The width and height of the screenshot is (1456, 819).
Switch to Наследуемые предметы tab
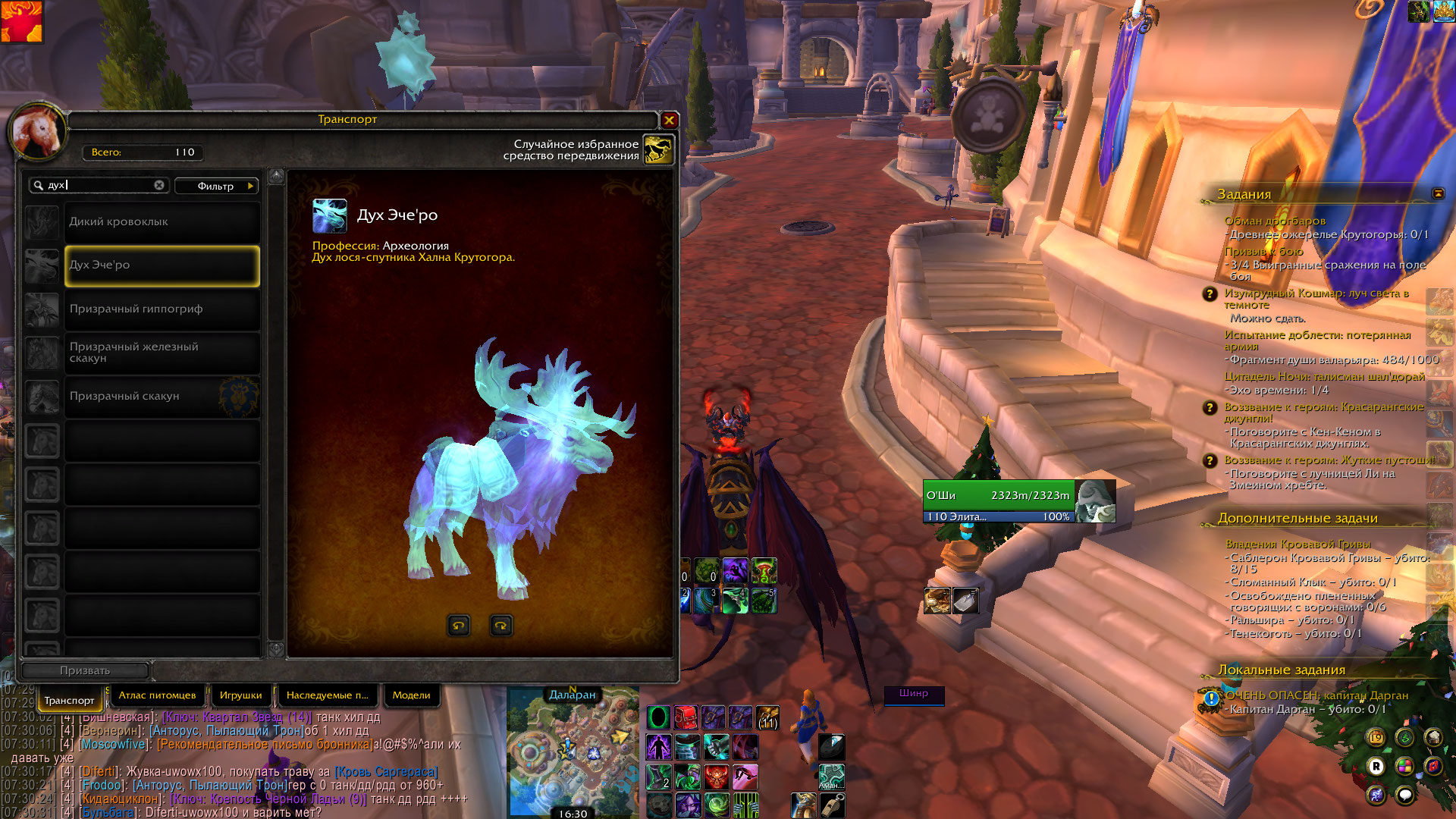327,695
